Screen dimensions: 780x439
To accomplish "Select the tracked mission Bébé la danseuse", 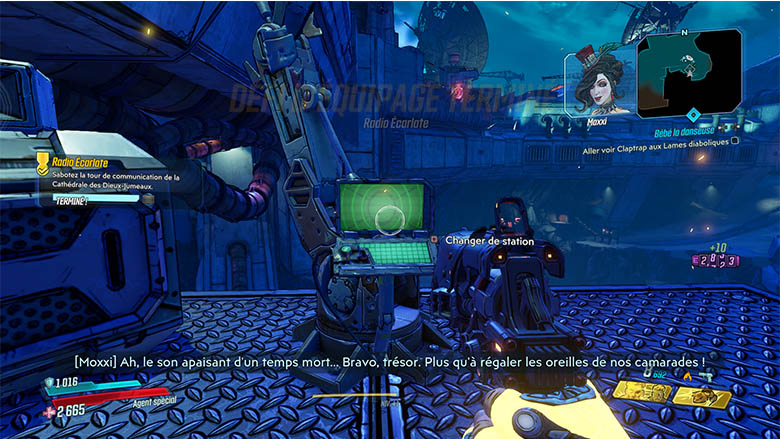I will click(690, 131).
